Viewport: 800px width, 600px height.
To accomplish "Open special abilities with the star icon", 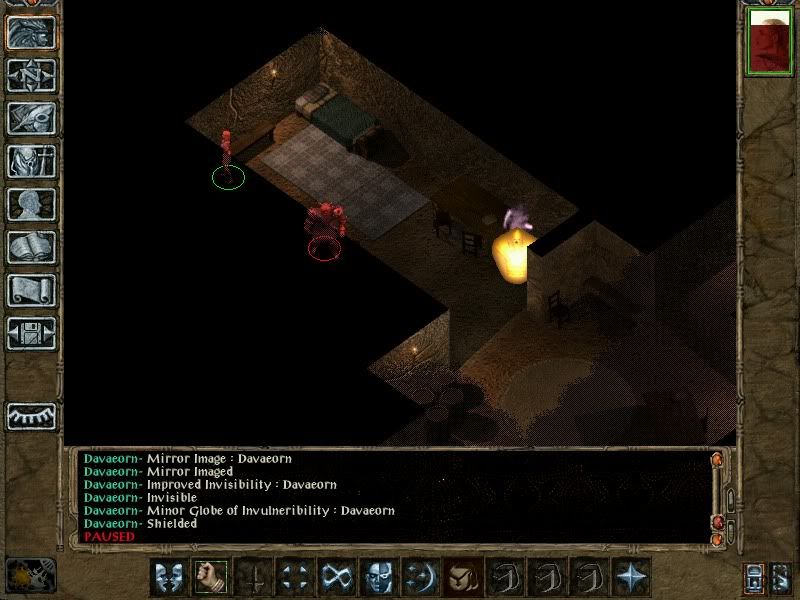I will (x=630, y=577).
